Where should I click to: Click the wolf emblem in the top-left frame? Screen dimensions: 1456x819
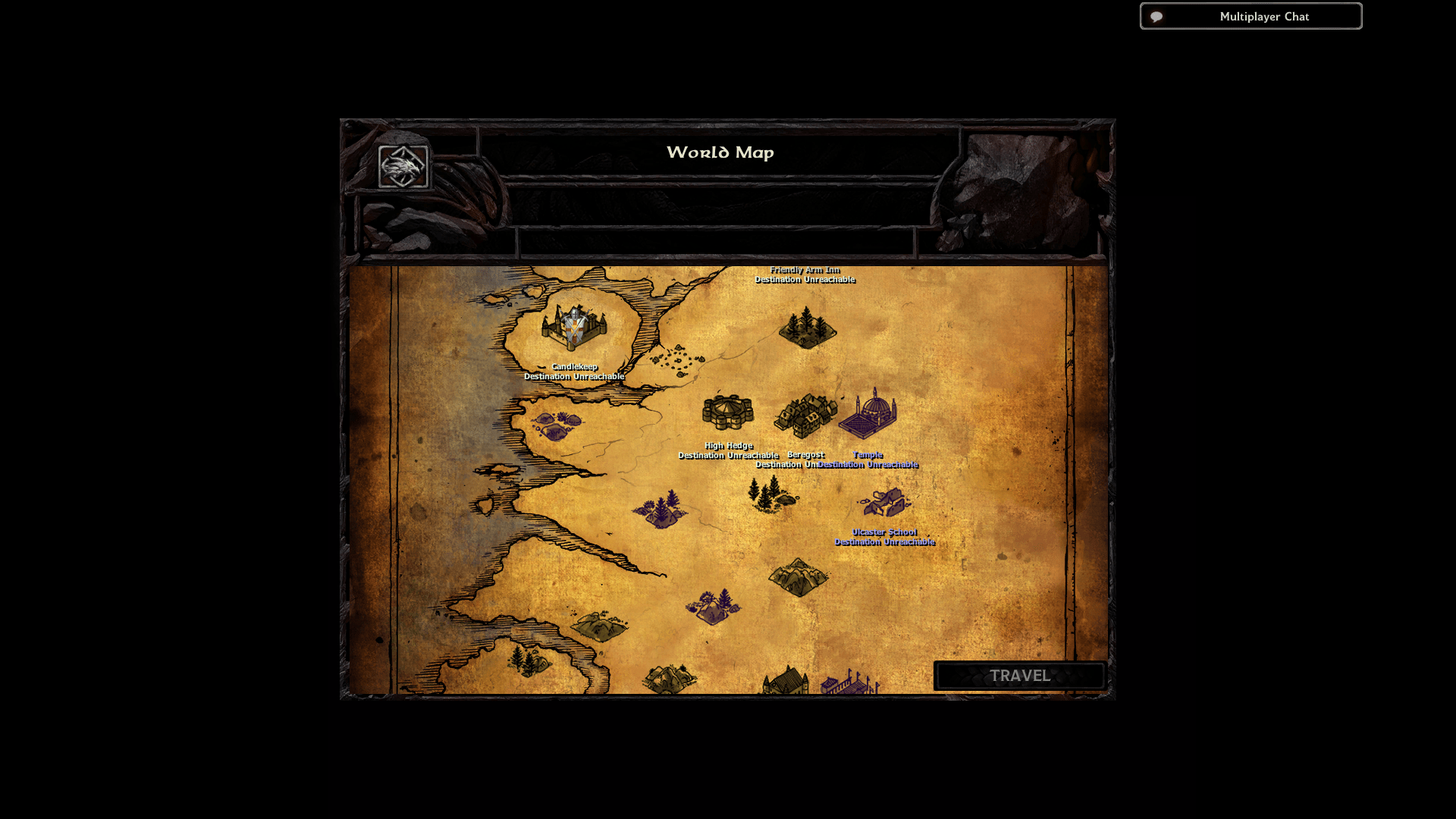pos(402,165)
